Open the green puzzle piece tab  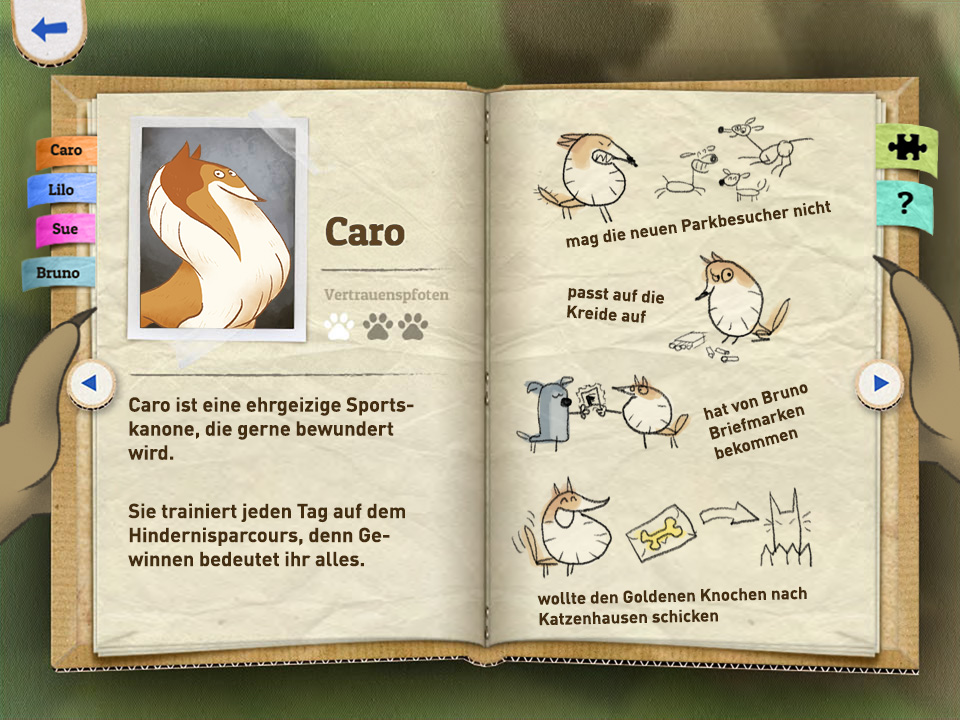pos(906,148)
